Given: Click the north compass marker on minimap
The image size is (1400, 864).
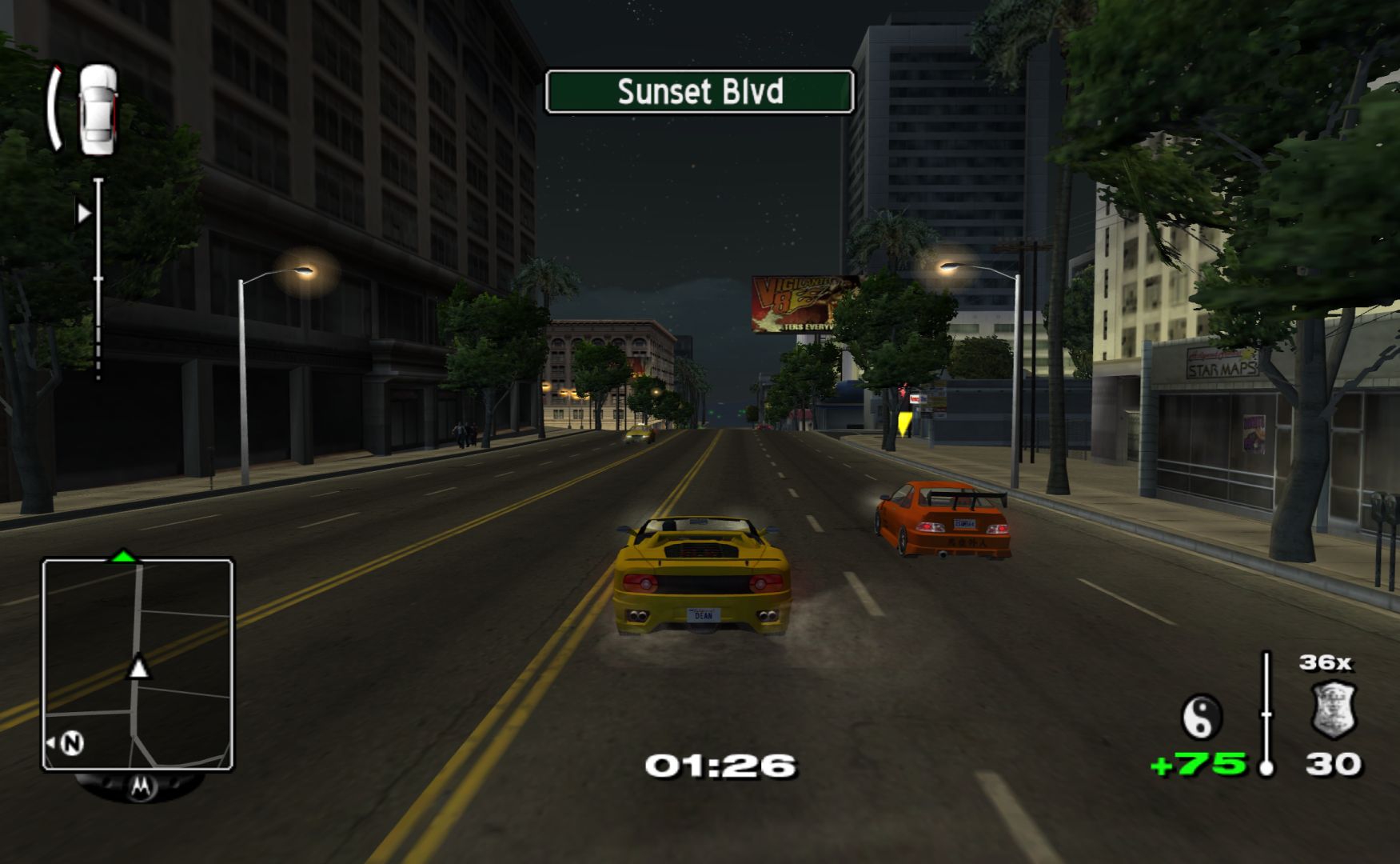Looking at the screenshot, I should coord(72,743).
